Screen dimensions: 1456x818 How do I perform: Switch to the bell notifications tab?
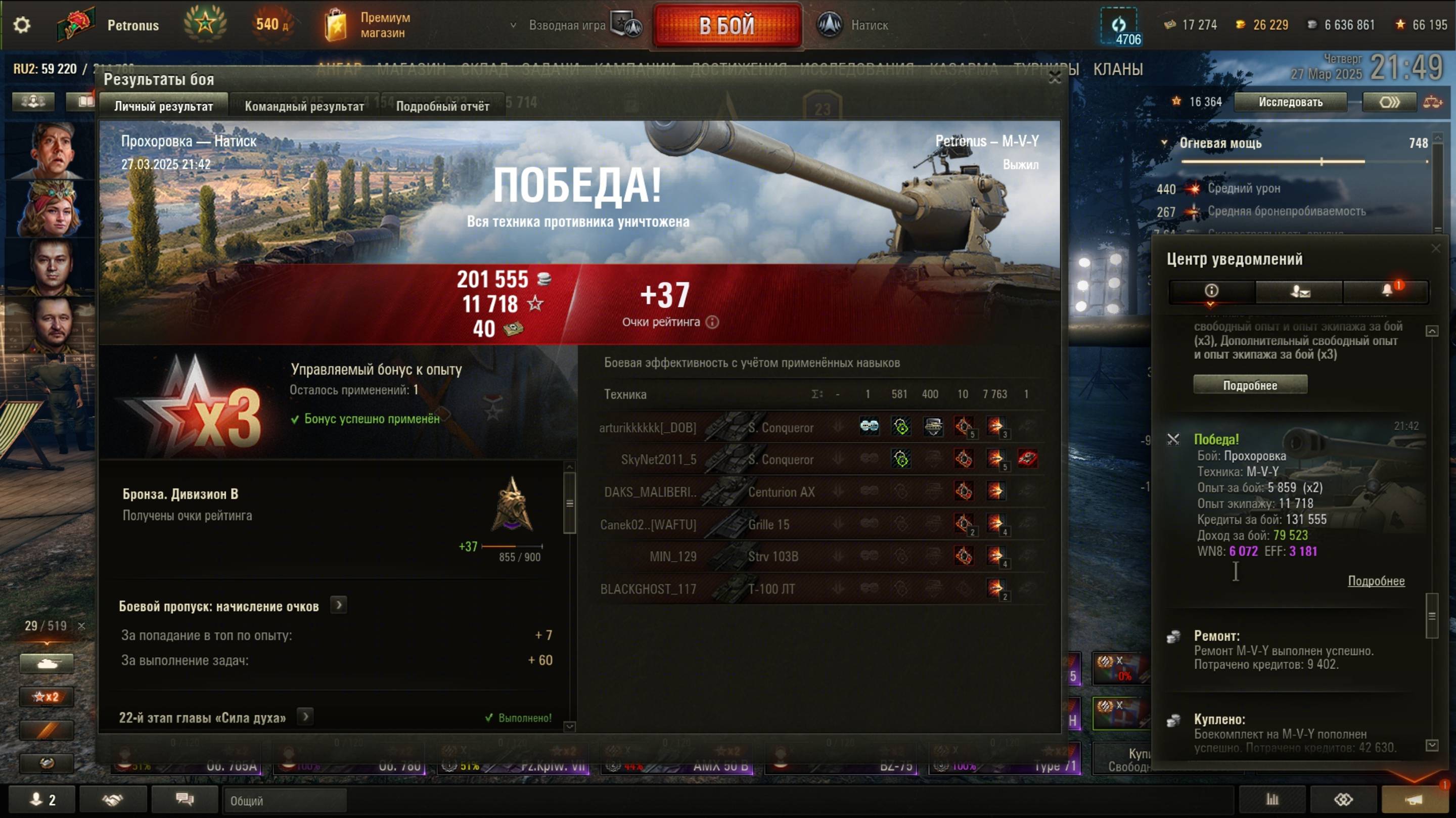pyautogui.click(x=1386, y=291)
